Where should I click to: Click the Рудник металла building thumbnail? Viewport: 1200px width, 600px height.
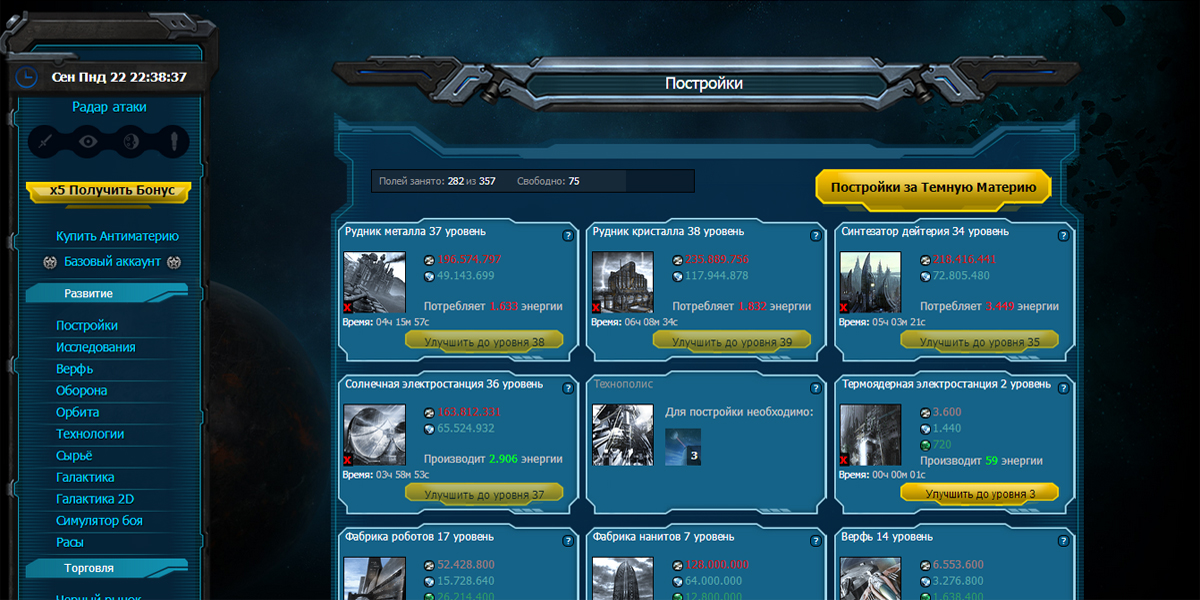[x=374, y=282]
